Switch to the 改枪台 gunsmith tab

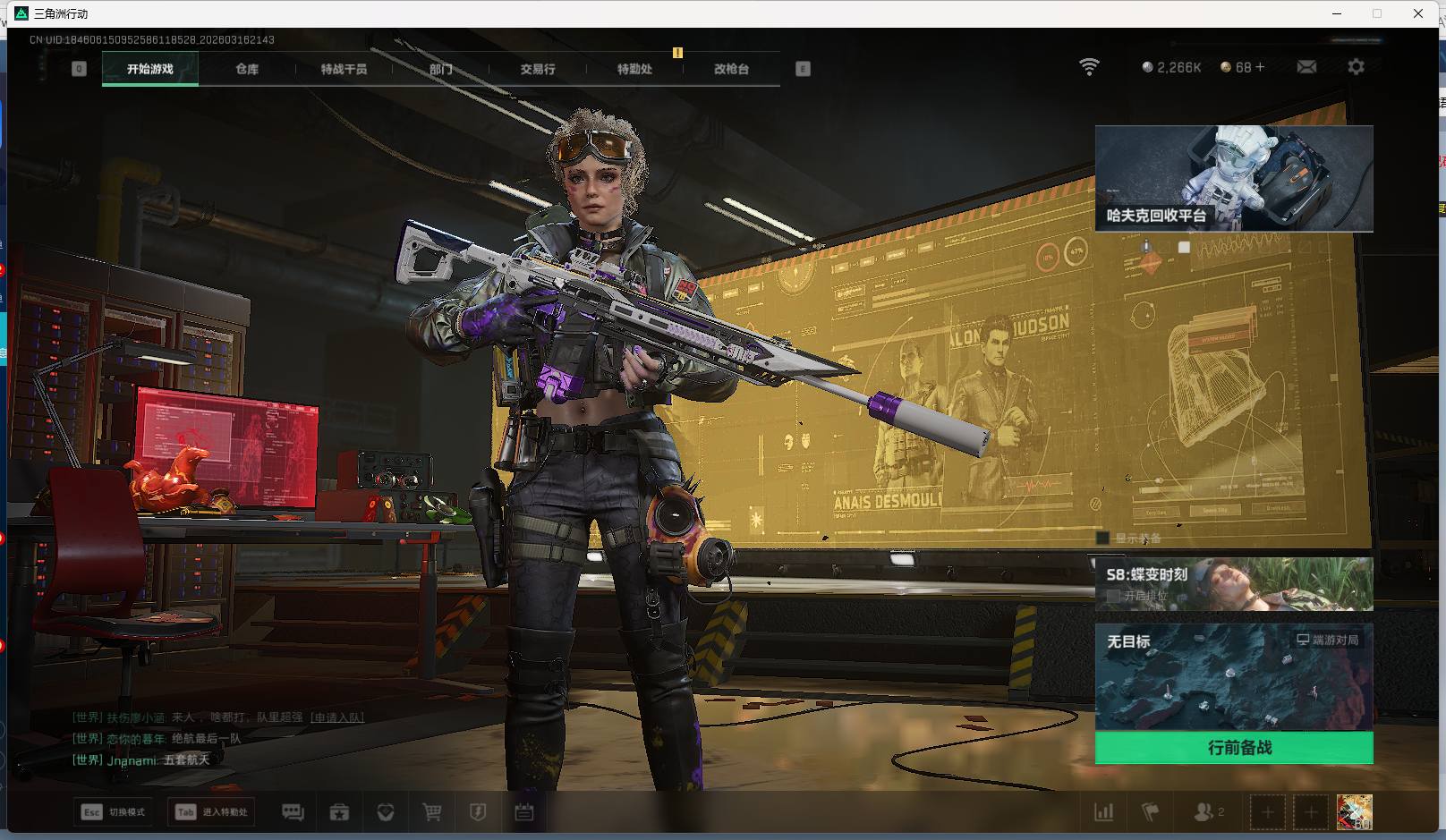click(x=731, y=69)
